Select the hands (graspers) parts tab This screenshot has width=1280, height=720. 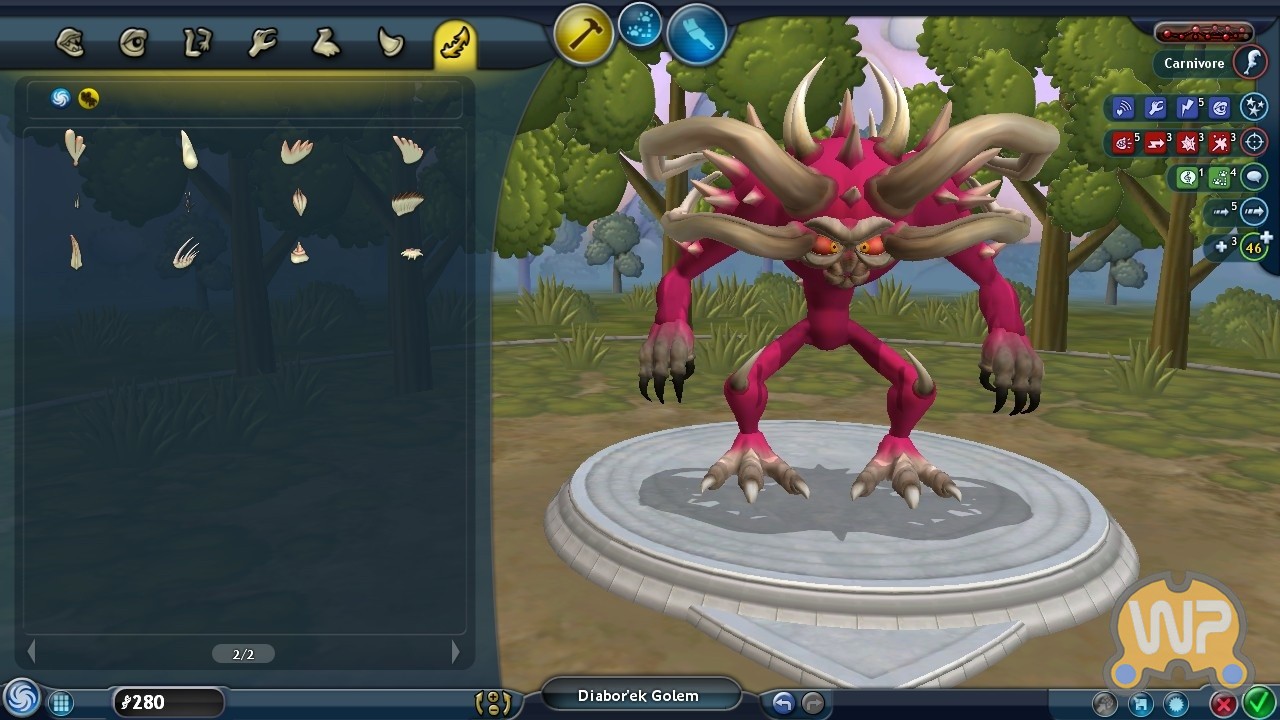coord(262,43)
